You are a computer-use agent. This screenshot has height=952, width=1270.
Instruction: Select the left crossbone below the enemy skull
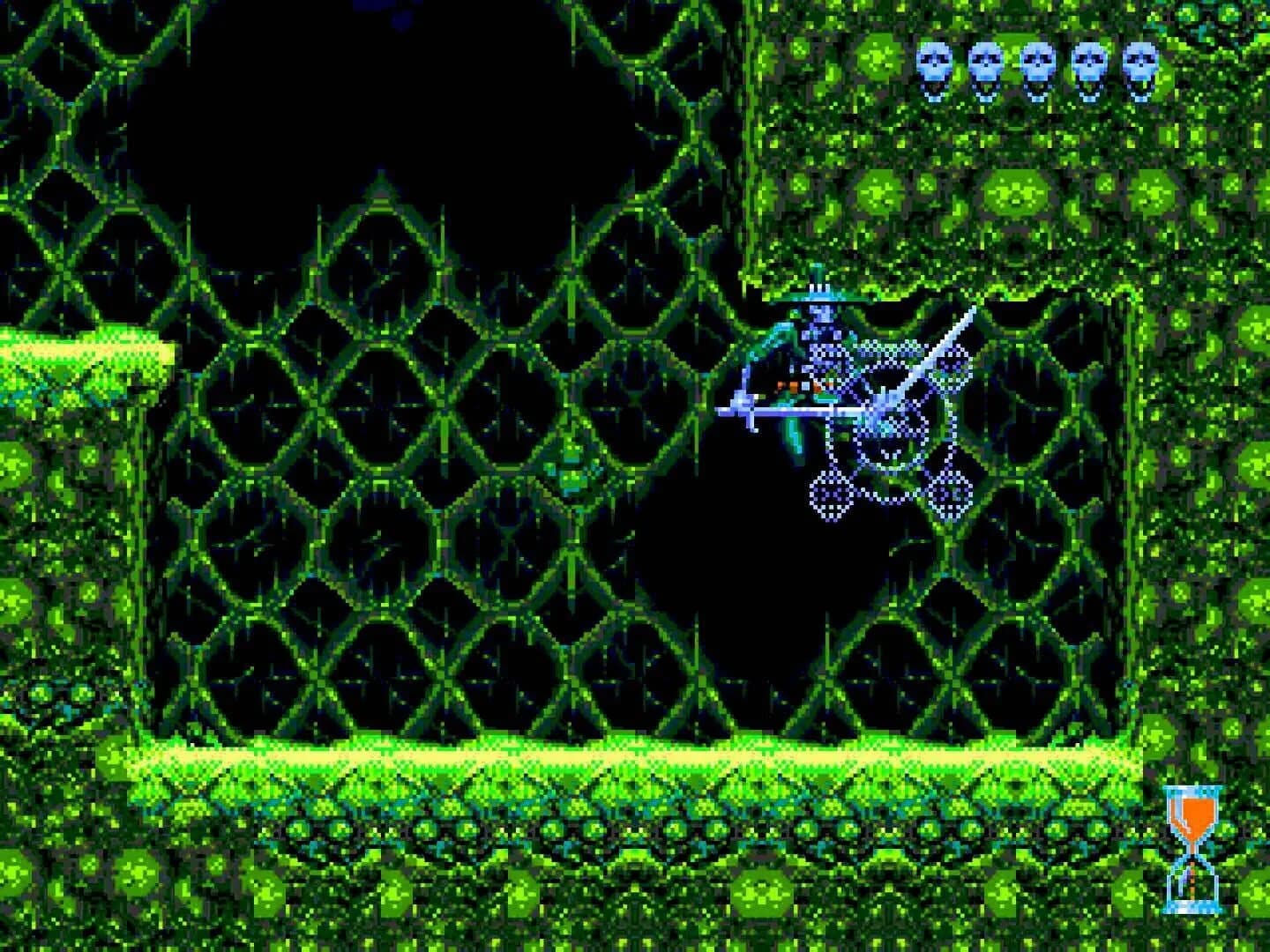pos(827,494)
